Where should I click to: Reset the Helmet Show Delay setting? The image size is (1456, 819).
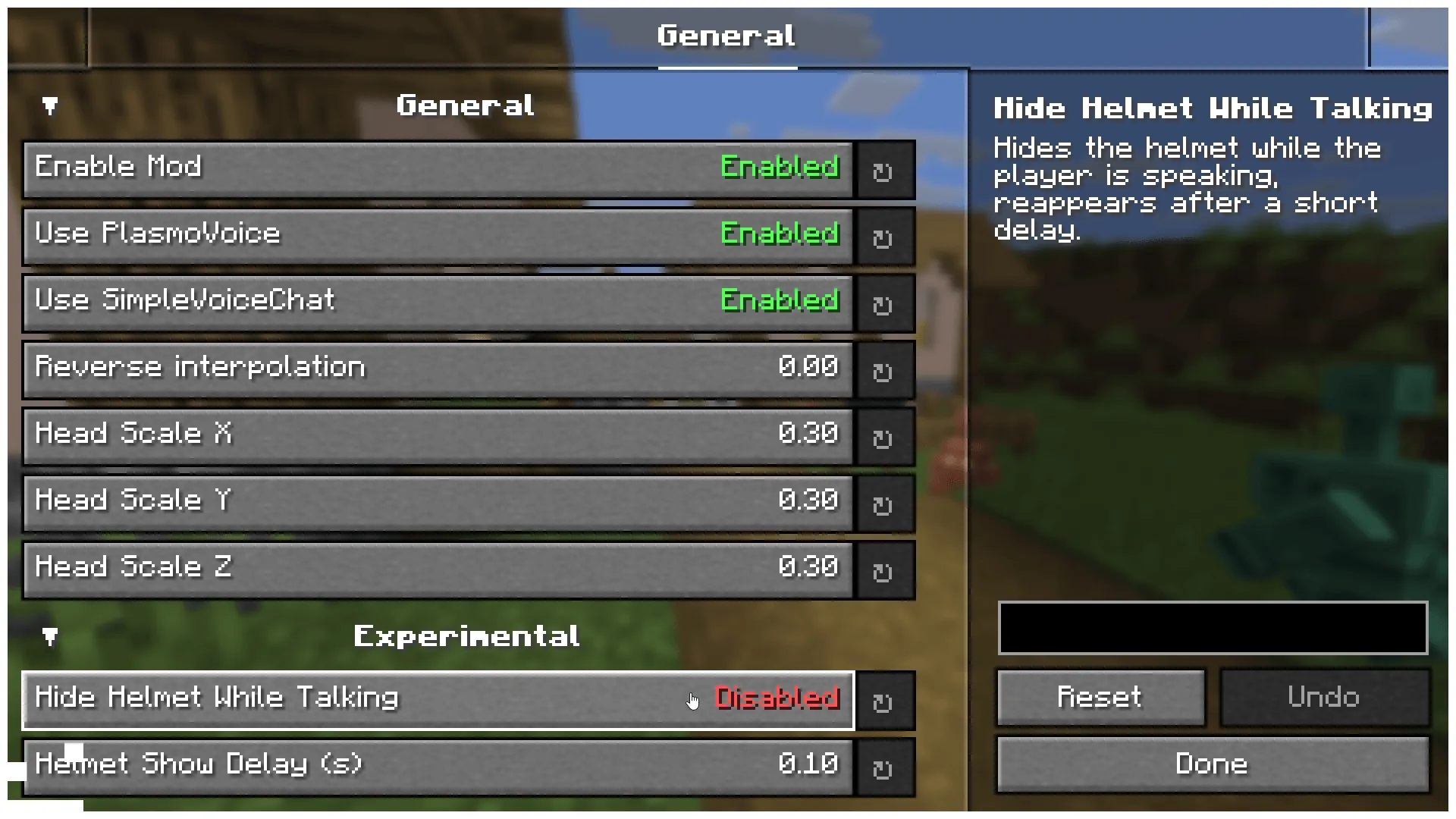(884, 767)
